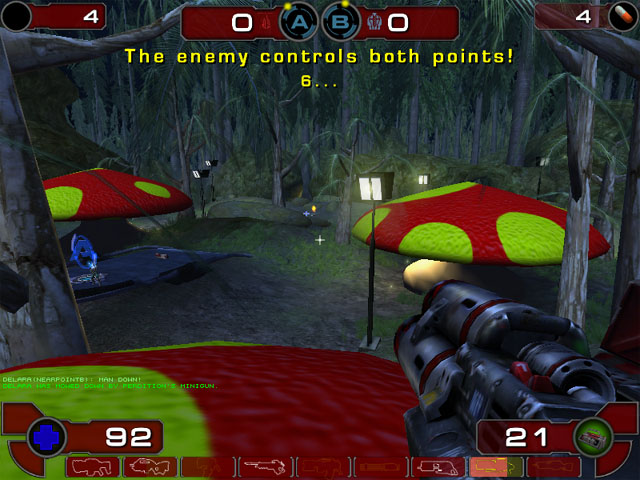Click the adrenaline pill icon
The image size is (640, 480).
coord(621,17)
